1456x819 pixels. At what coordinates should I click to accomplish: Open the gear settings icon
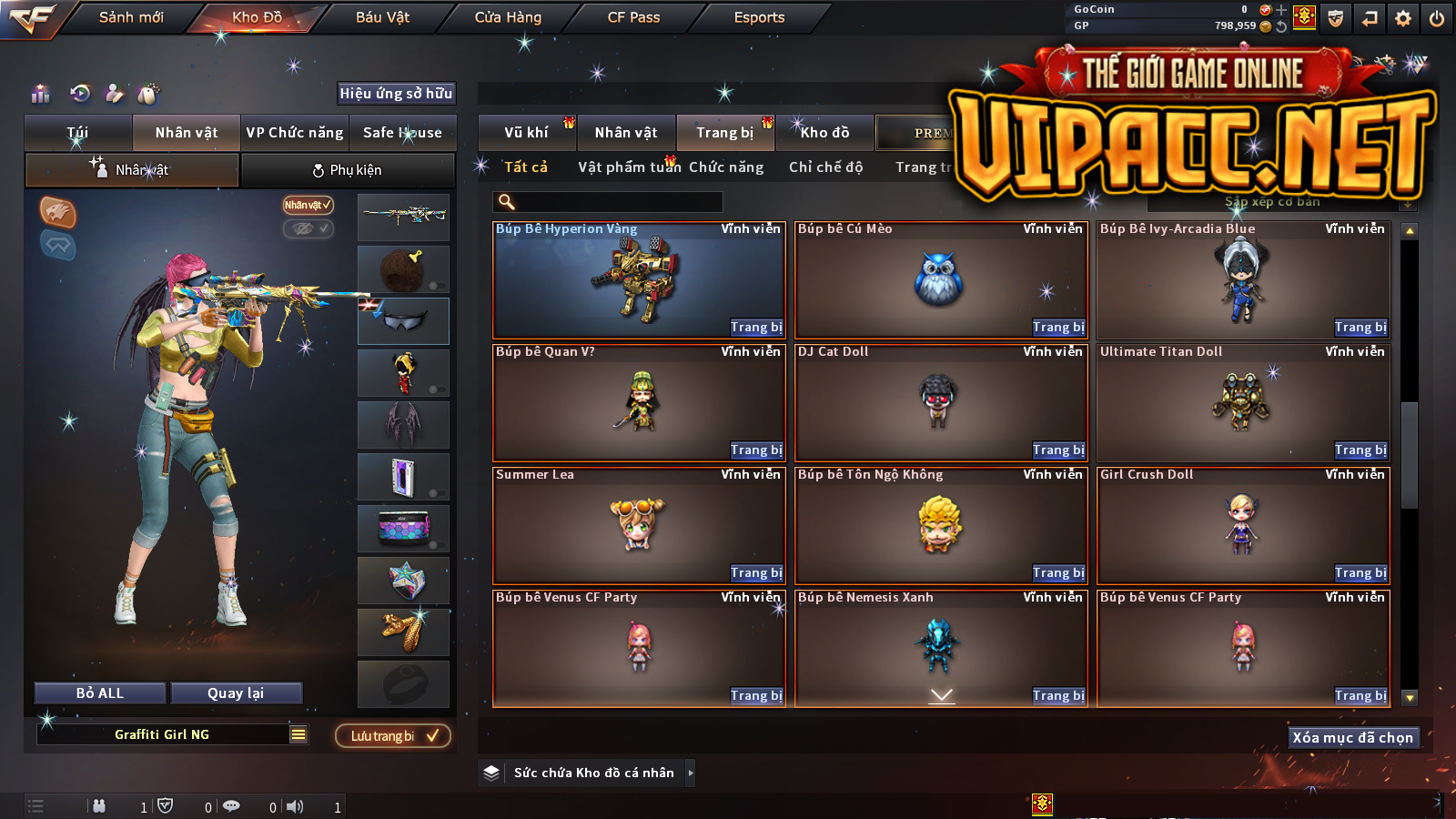point(1403,18)
